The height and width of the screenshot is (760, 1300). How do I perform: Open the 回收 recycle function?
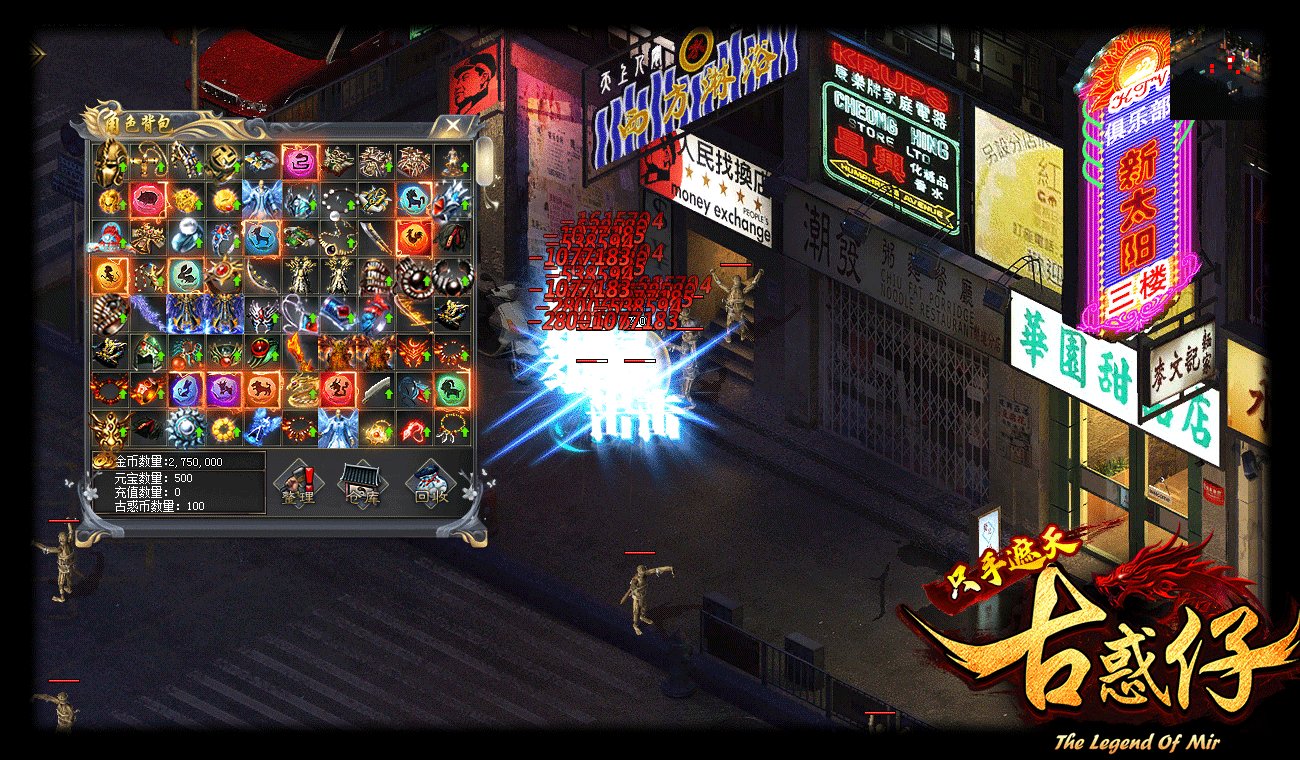pos(432,484)
